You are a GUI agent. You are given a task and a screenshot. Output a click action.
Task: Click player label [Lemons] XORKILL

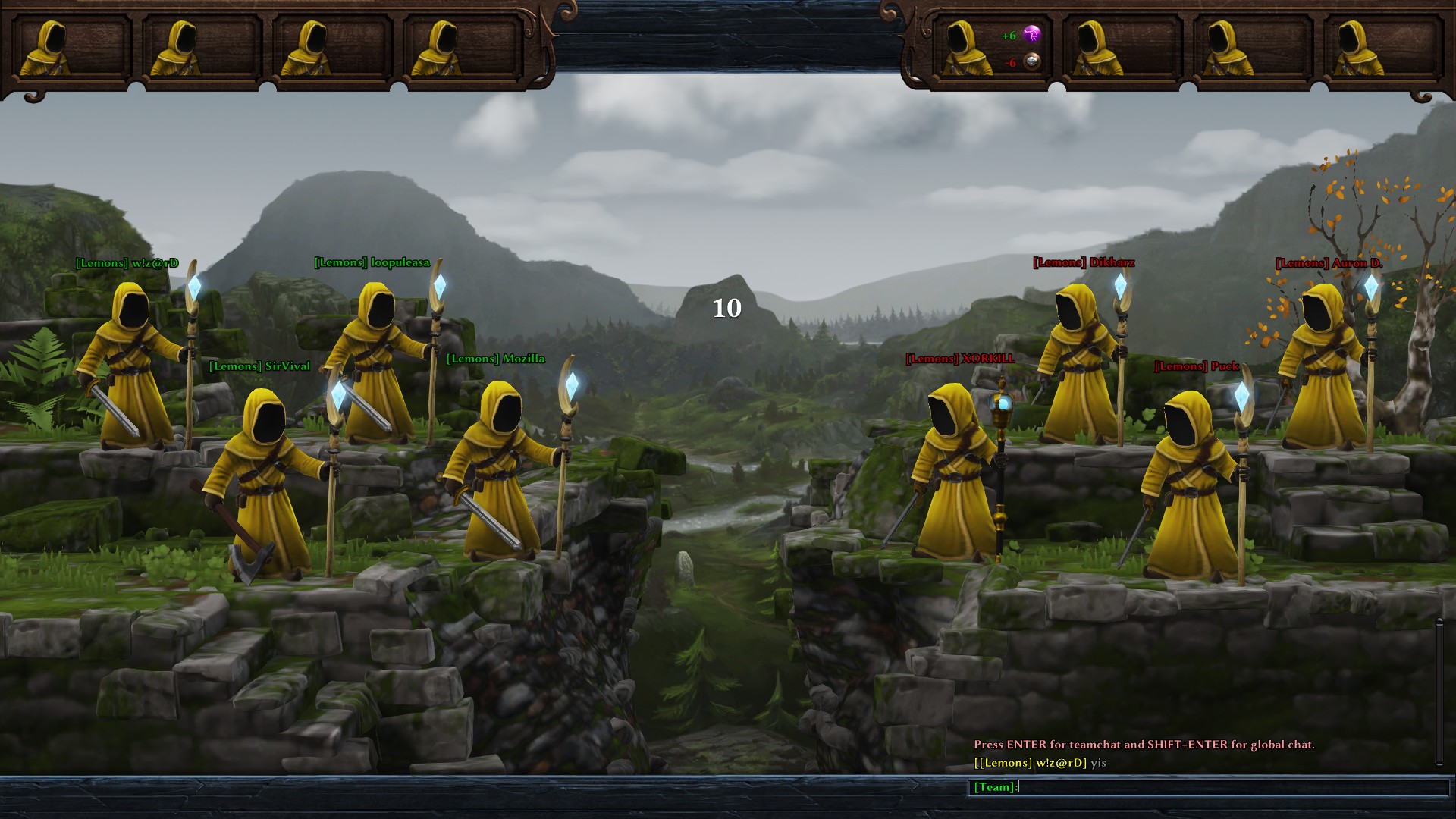959,359
